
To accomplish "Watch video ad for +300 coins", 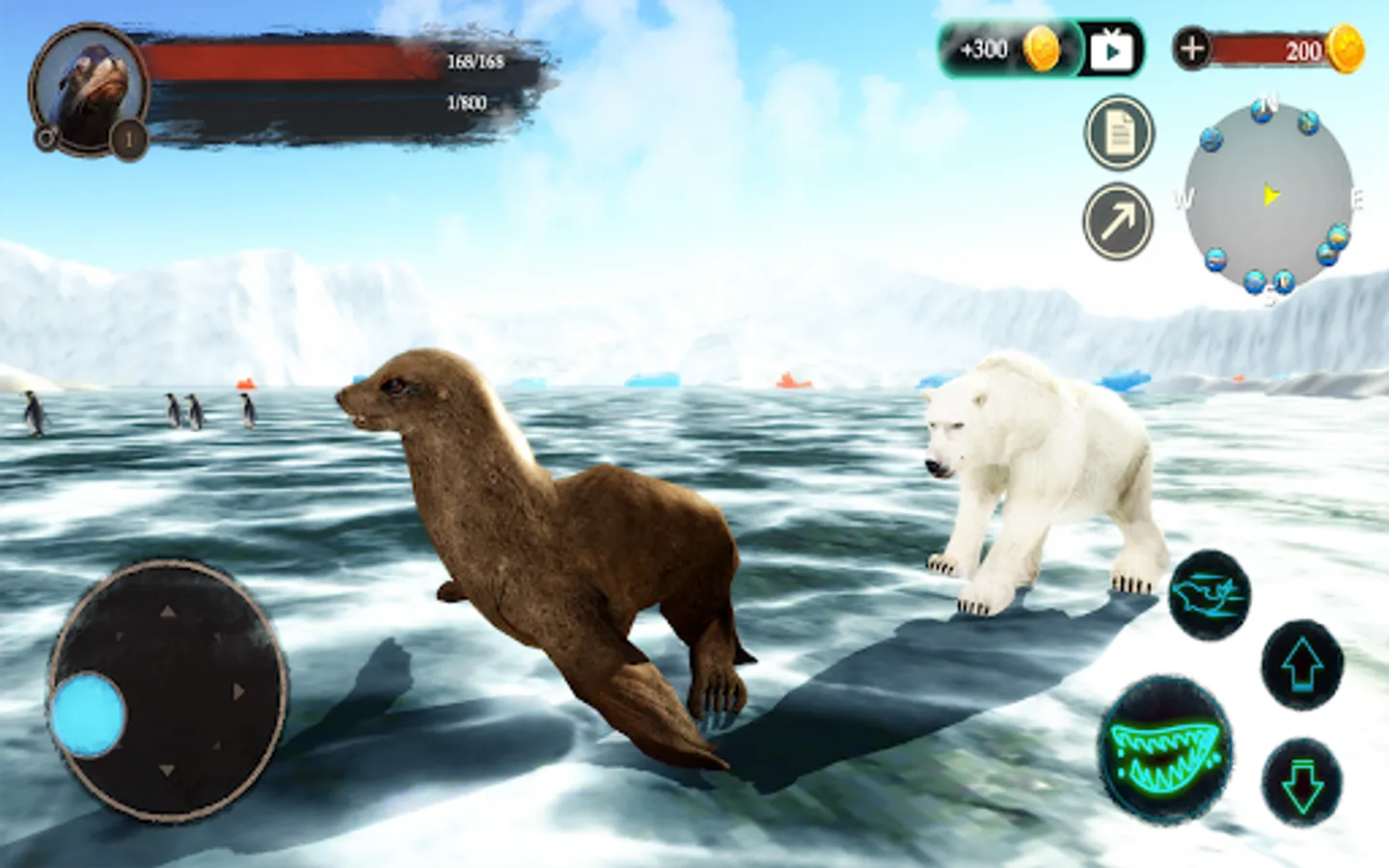I will pos(1111,49).
